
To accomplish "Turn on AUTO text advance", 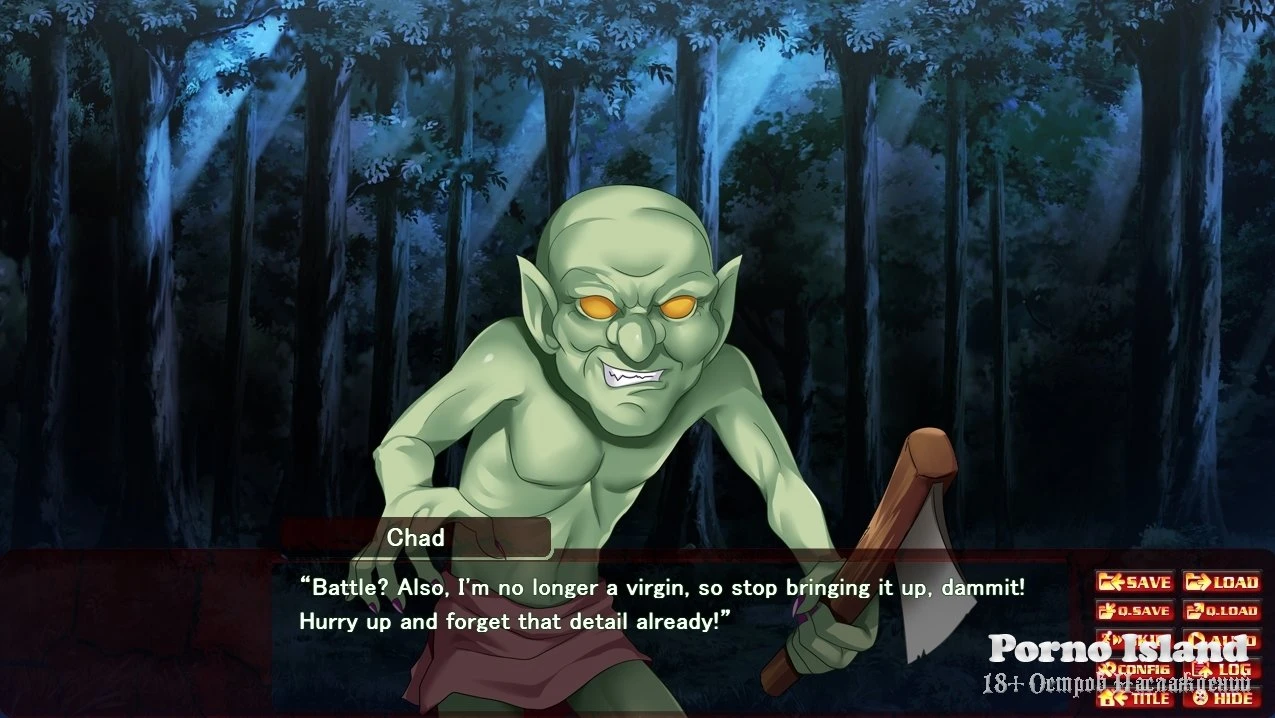I will [1222, 640].
